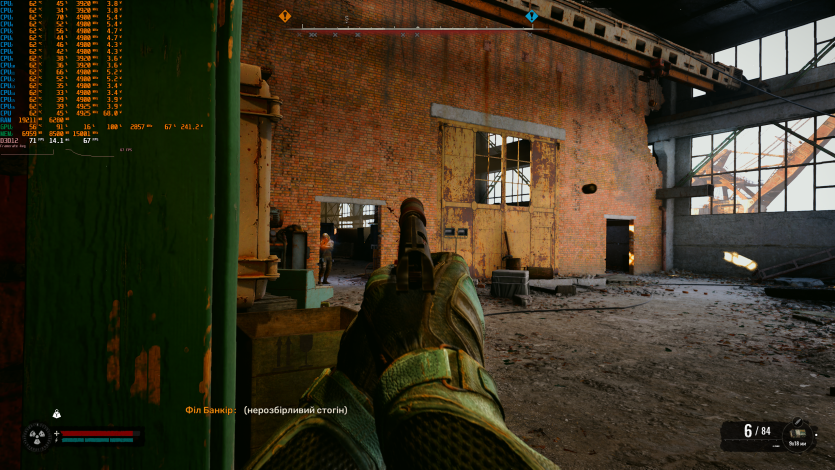Select the 9x18 mm ammo type icon
The width and height of the screenshot is (835, 470).
[798, 432]
